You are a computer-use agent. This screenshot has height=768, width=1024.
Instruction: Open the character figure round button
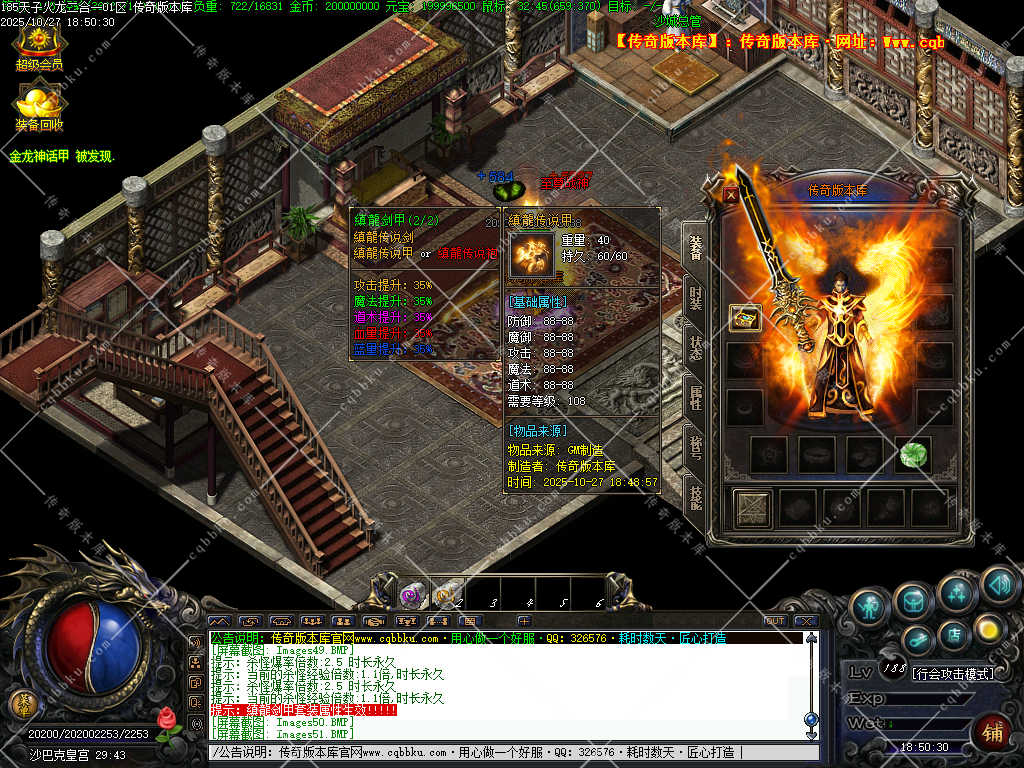coord(870,606)
